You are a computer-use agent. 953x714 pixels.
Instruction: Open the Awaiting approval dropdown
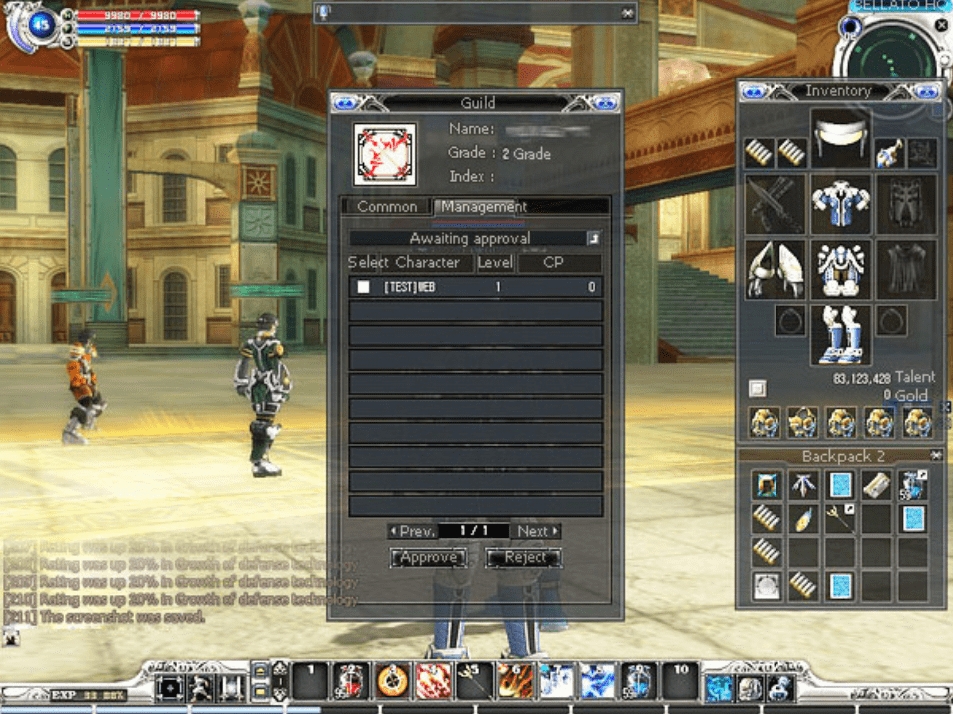(593, 239)
